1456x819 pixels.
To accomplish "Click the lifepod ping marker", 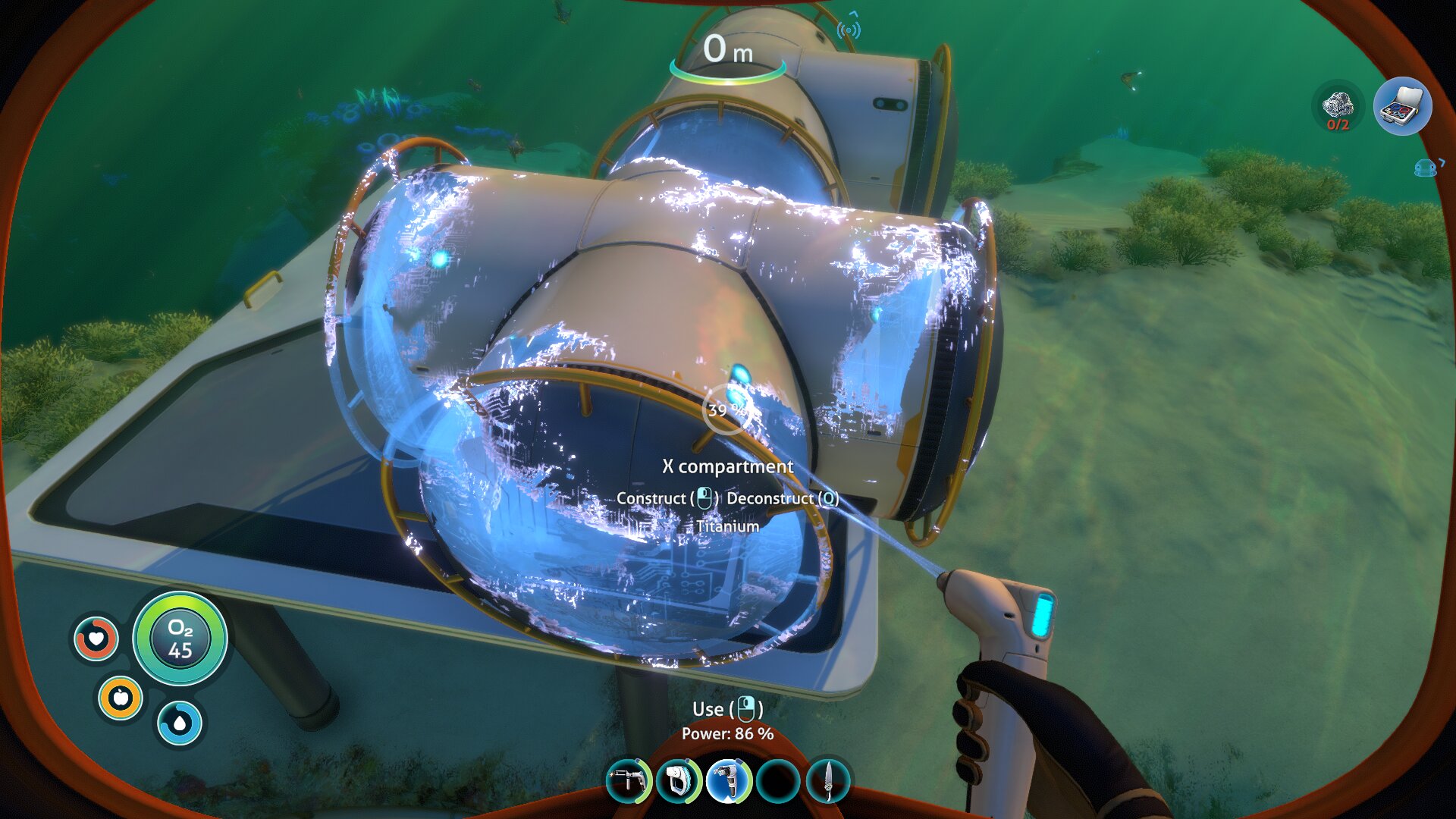I will pyautogui.click(x=1426, y=168).
